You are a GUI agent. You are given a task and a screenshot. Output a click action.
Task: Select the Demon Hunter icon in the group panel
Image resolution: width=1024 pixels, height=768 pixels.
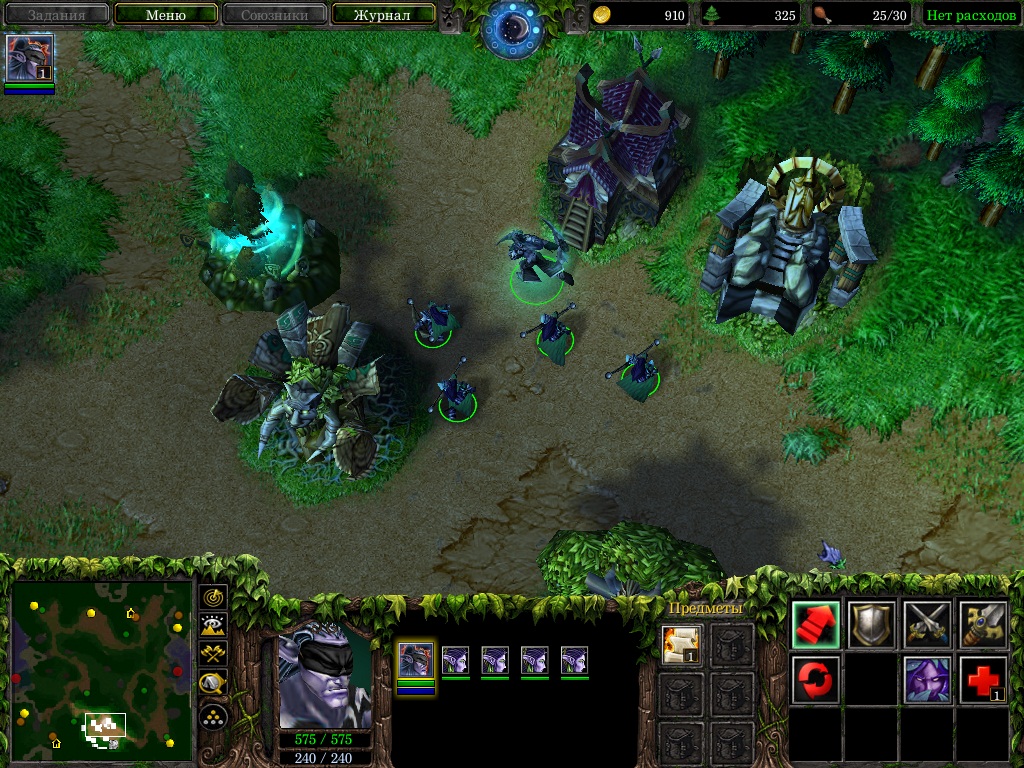tap(416, 660)
